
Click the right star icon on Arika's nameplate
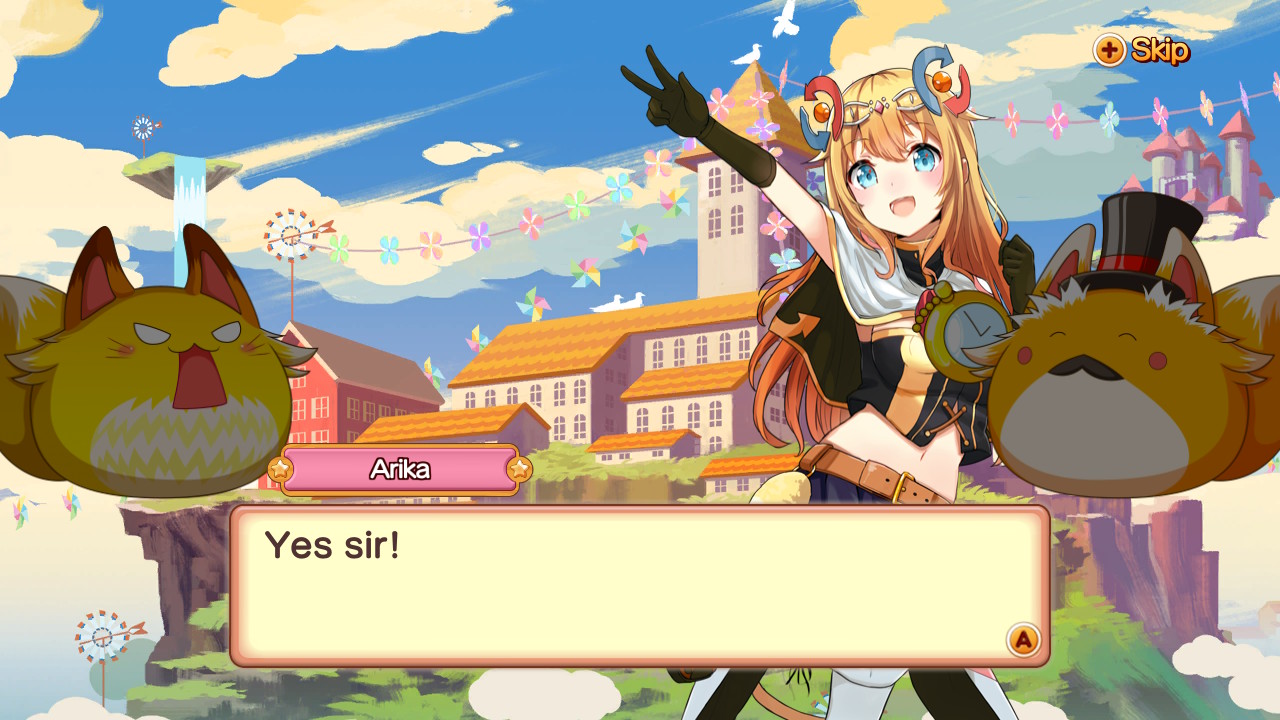pyautogui.click(x=520, y=469)
